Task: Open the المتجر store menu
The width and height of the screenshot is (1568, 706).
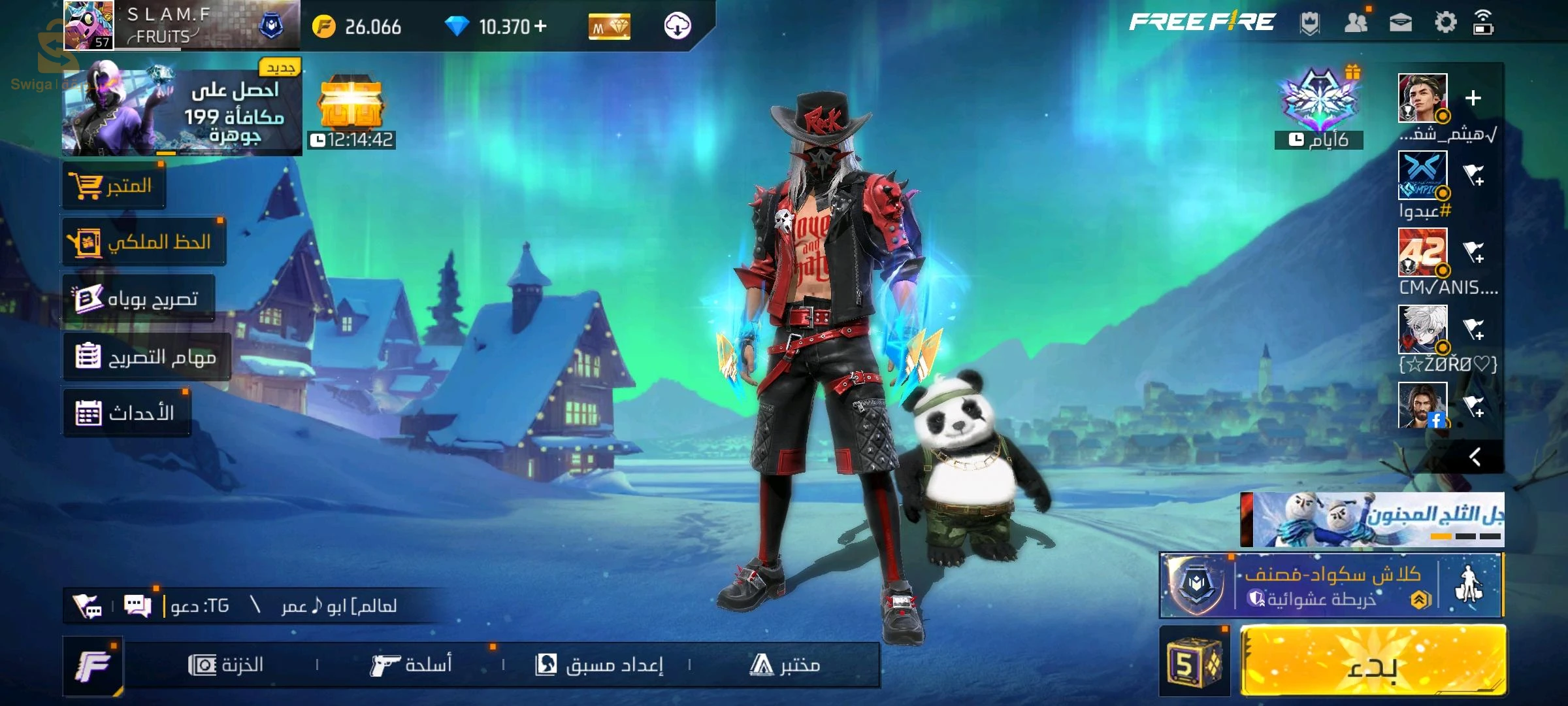Action: [x=114, y=186]
